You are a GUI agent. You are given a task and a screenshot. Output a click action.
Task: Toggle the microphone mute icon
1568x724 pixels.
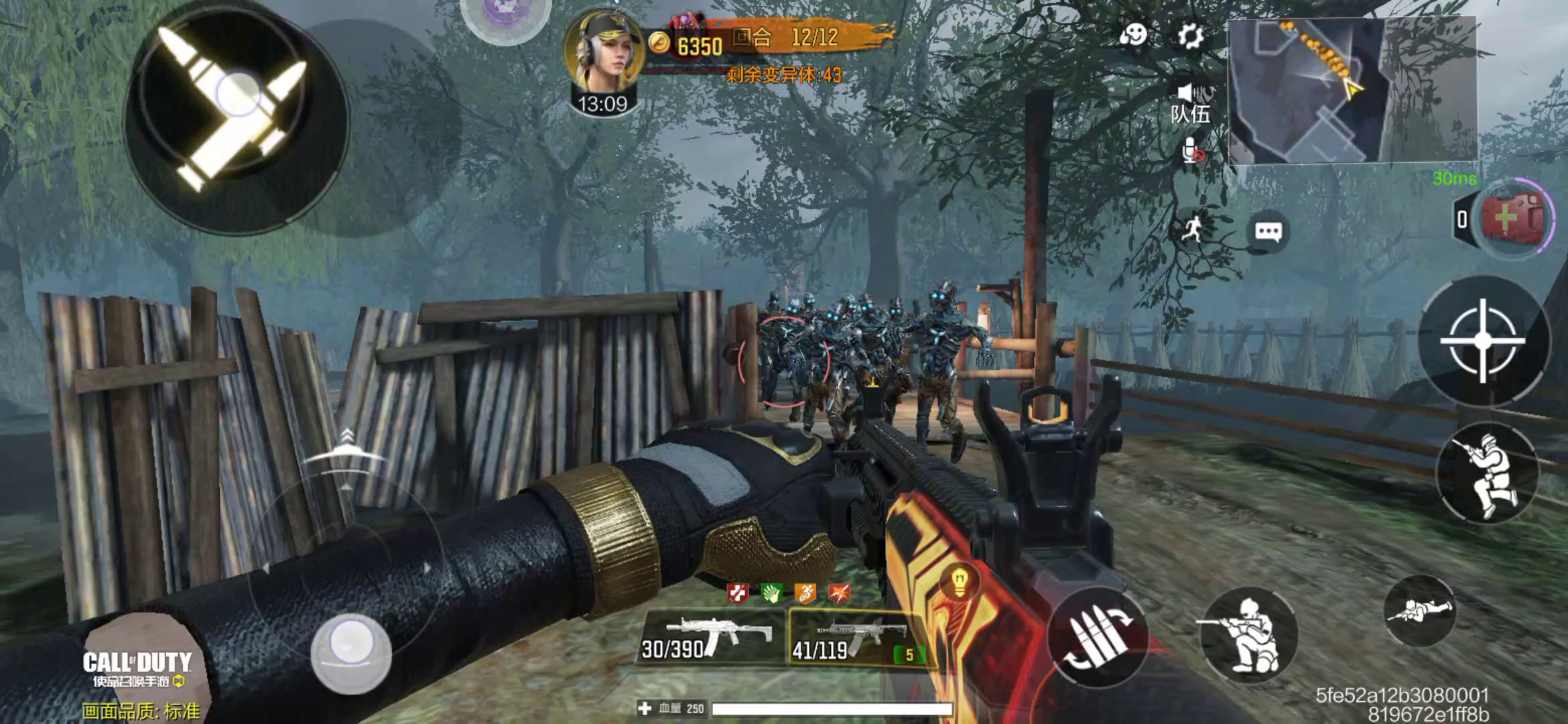(1192, 152)
